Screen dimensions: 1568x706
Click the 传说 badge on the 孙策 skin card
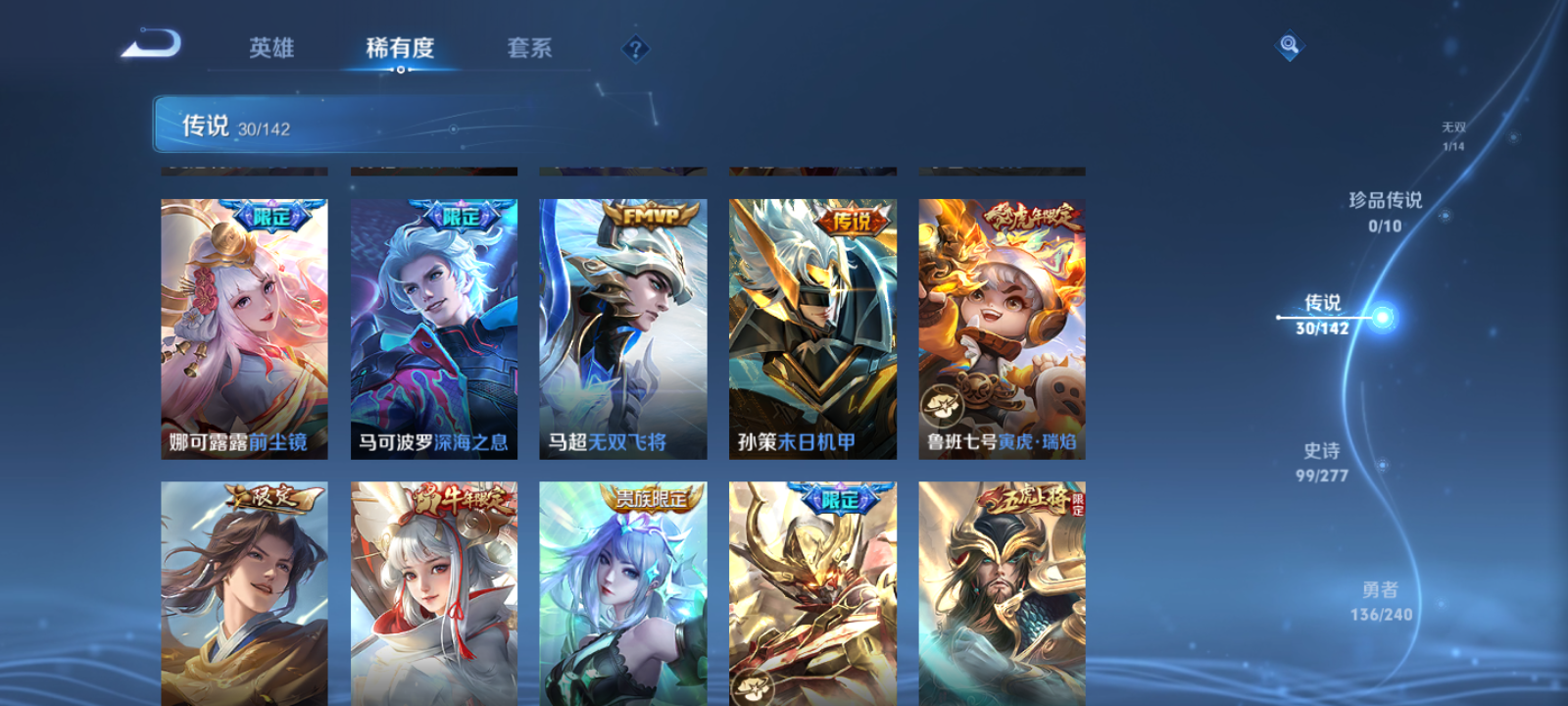point(855,222)
